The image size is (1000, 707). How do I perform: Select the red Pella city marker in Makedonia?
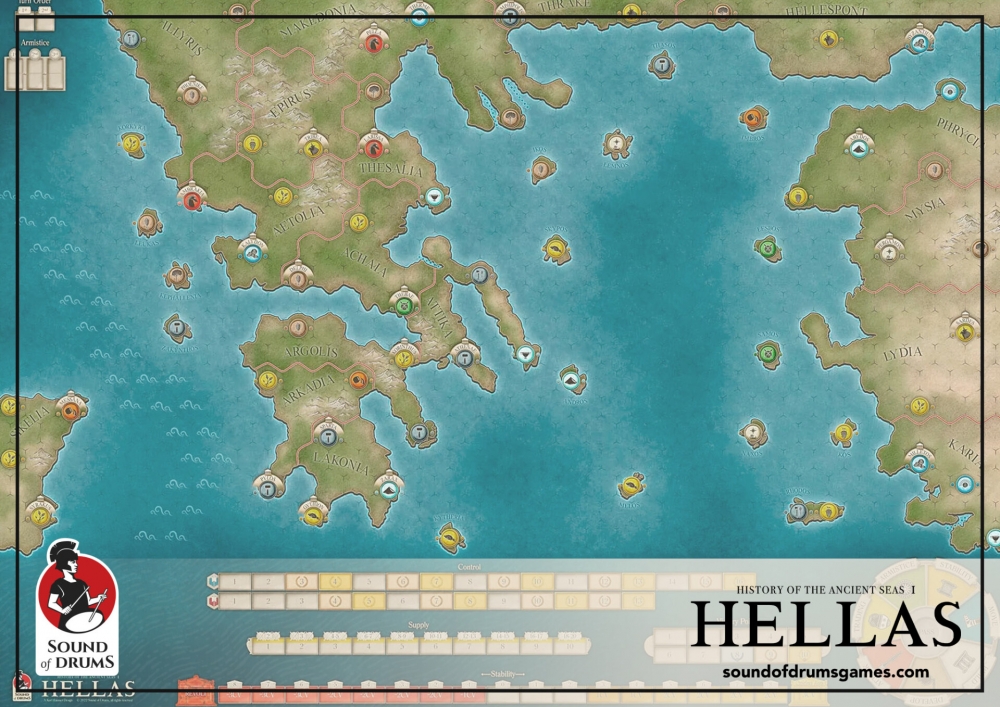tap(375, 42)
